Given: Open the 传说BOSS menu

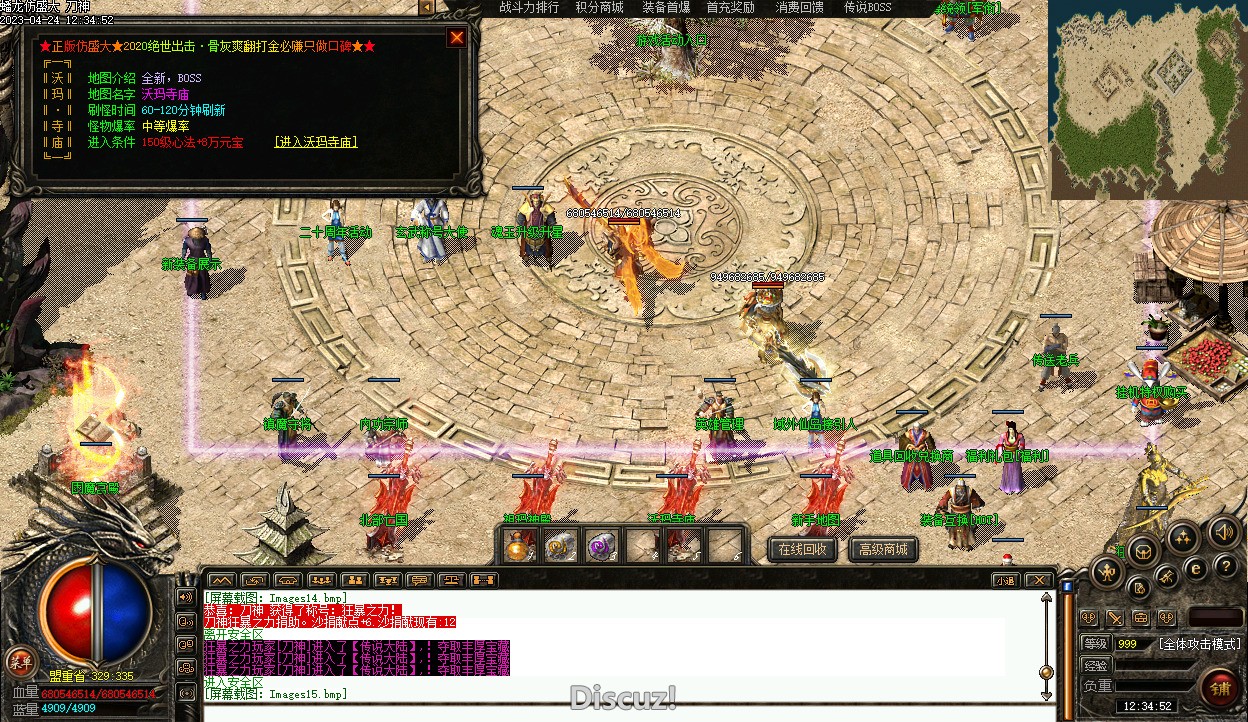Looking at the screenshot, I should pos(867,8).
